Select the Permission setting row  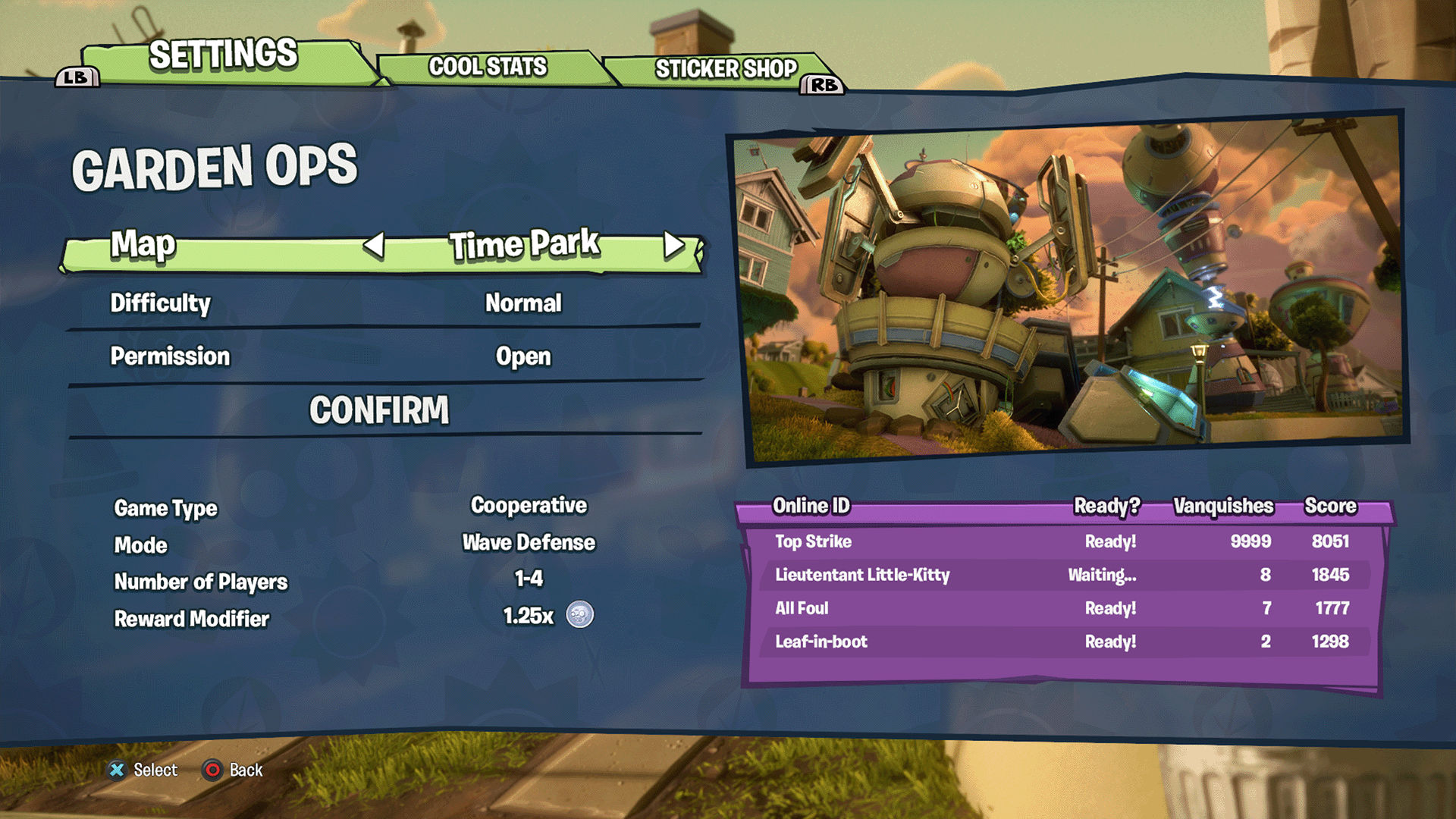click(x=383, y=356)
